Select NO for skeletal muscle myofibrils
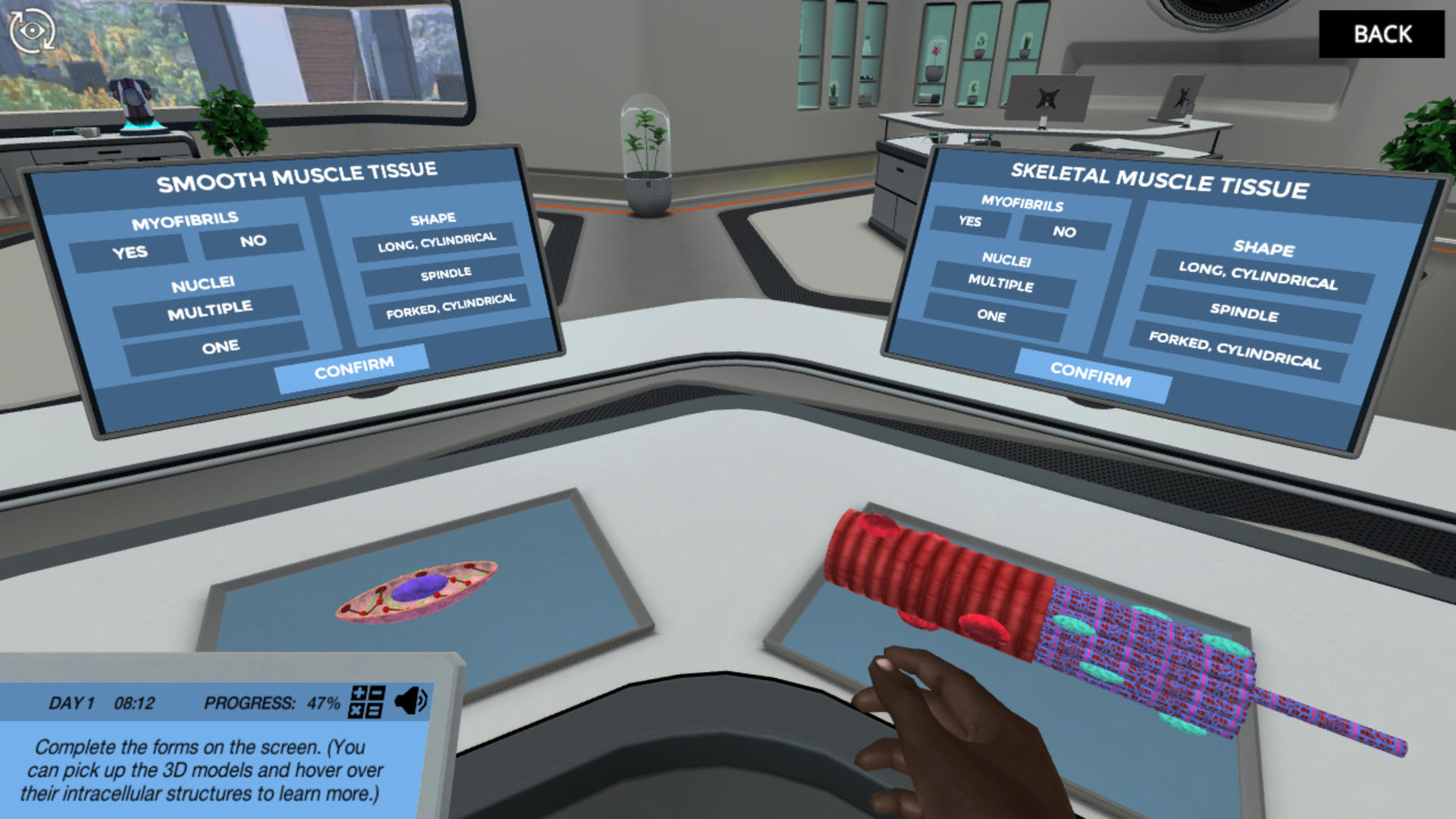 [x=1065, y=232]
